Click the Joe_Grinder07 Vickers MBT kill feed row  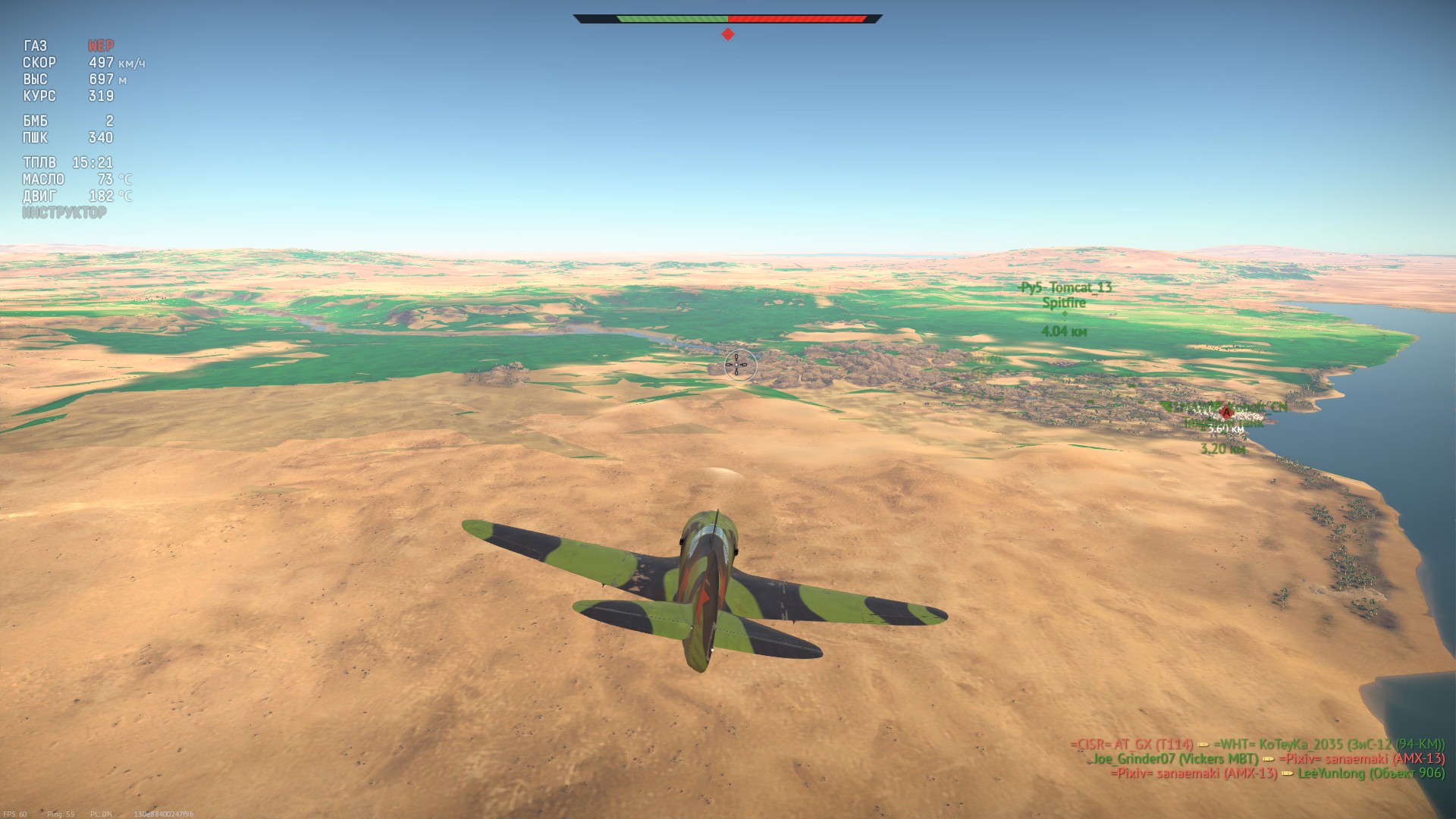pyautogui.click(x=1175, y=759)
